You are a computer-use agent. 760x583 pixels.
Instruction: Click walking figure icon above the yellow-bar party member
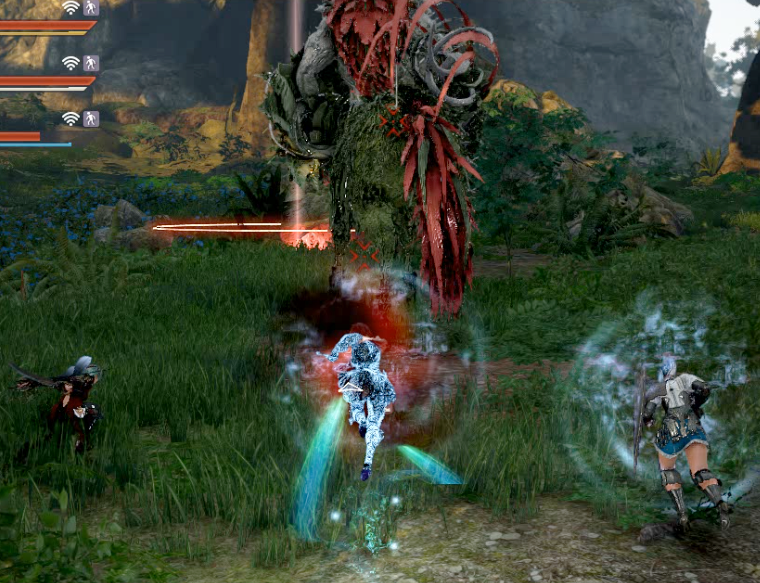[91, 8]
